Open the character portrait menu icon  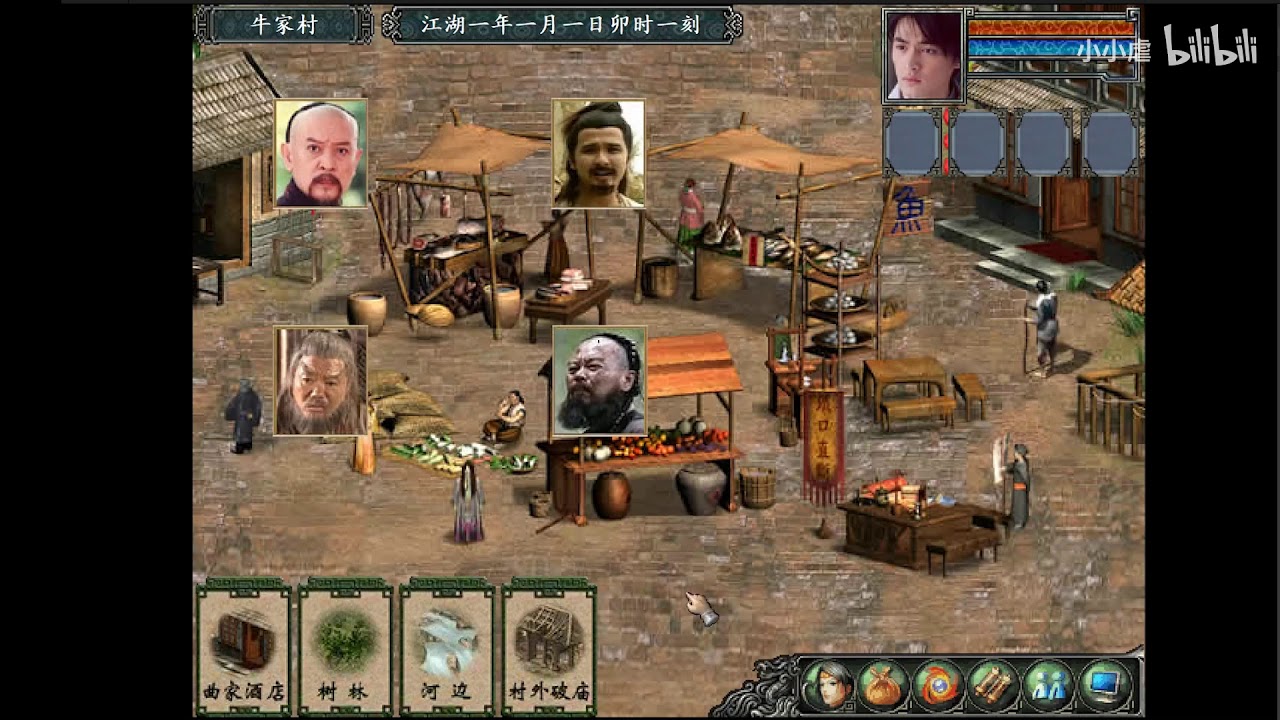(x=827, y=686)
